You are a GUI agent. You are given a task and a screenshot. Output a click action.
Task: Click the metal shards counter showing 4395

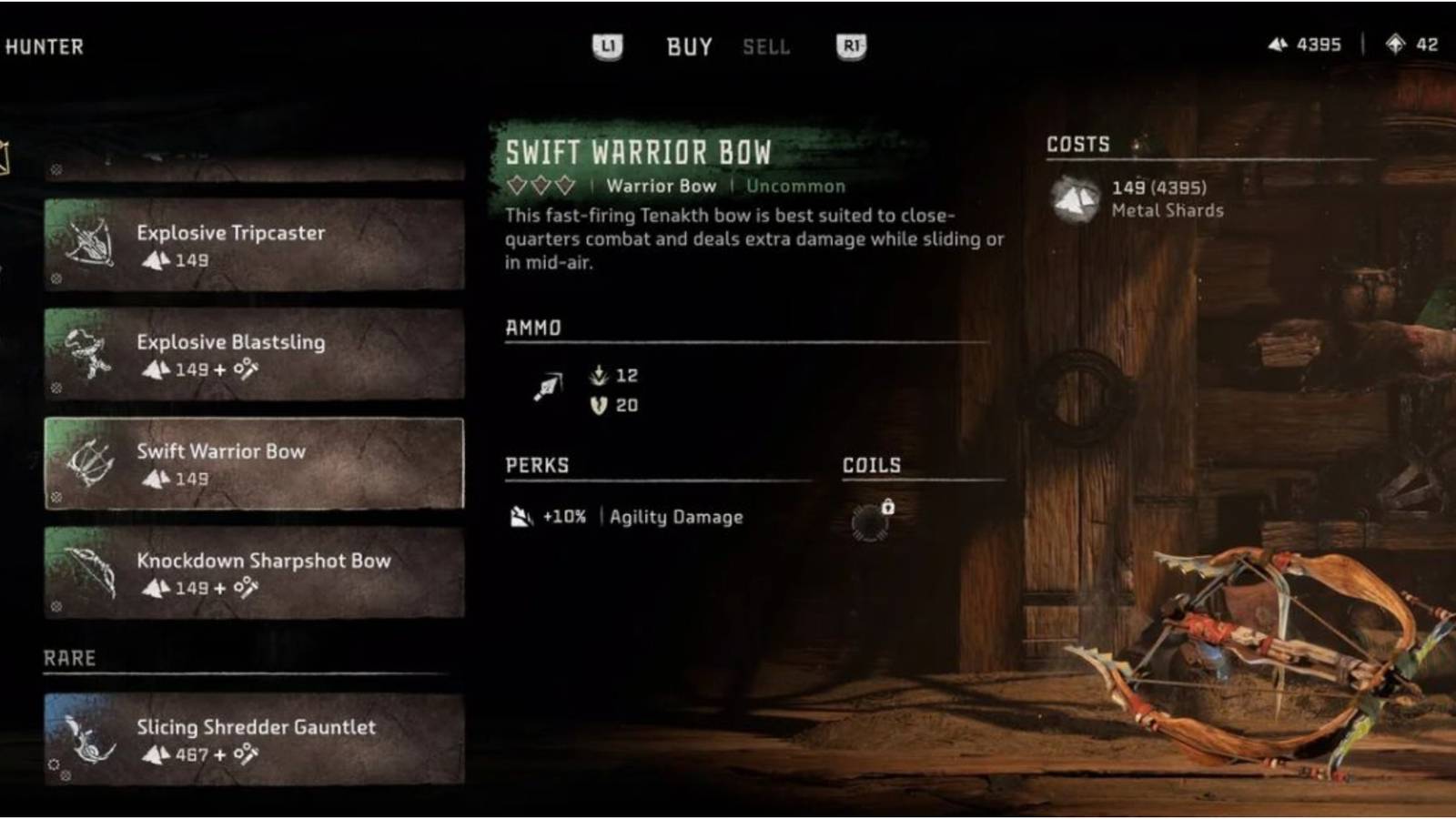tap(1303, 43)
